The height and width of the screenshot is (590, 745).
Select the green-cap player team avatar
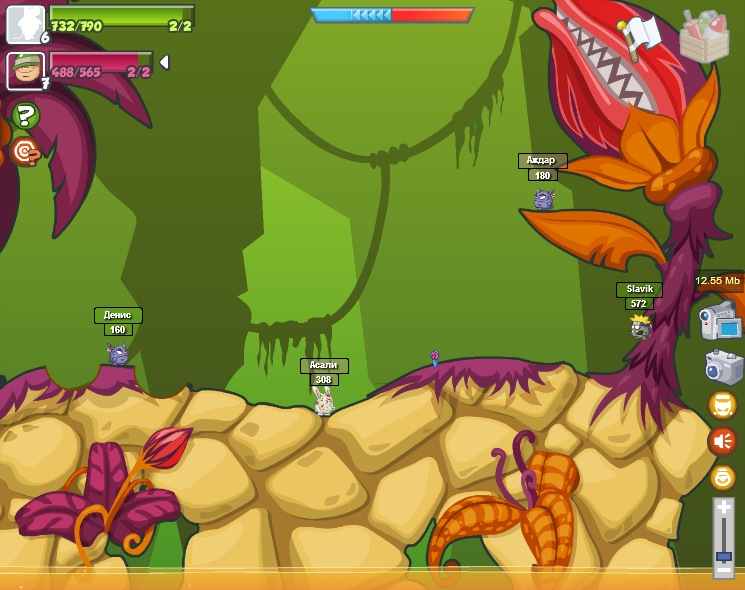point(25,70)
